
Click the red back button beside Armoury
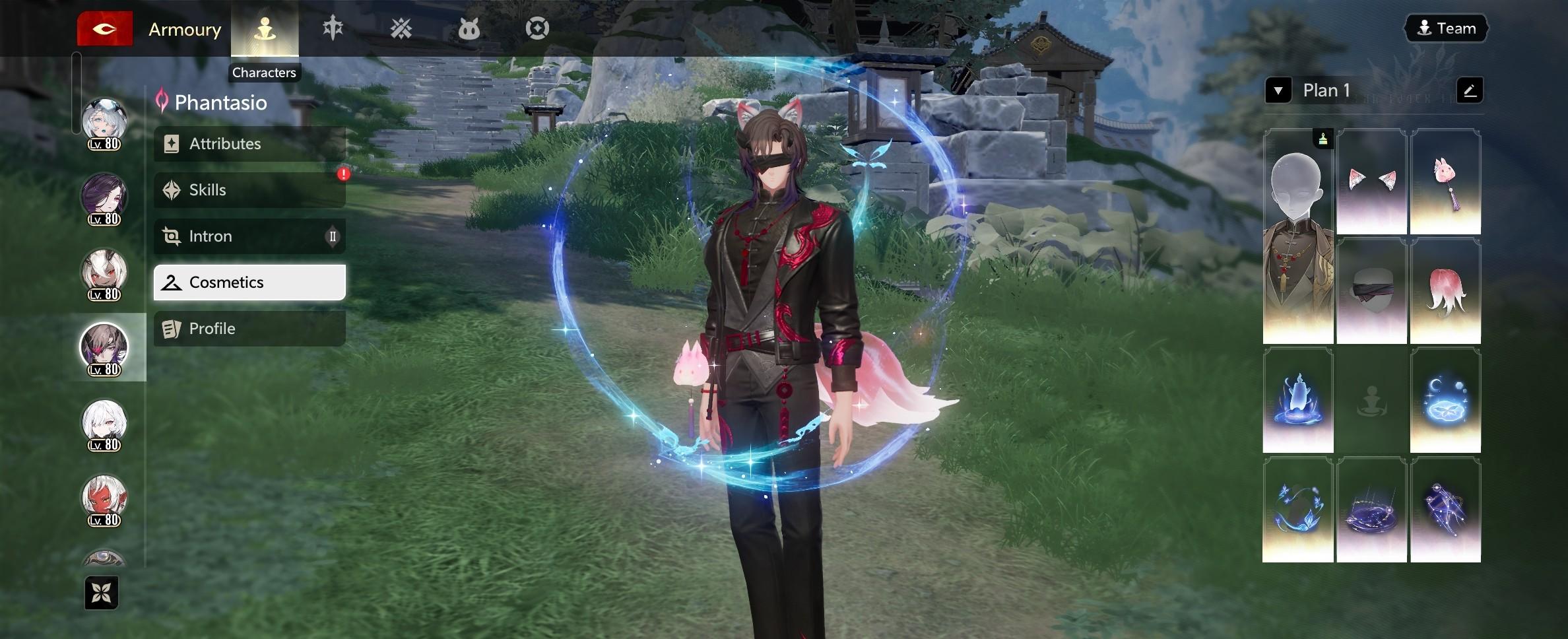point(105,29)
